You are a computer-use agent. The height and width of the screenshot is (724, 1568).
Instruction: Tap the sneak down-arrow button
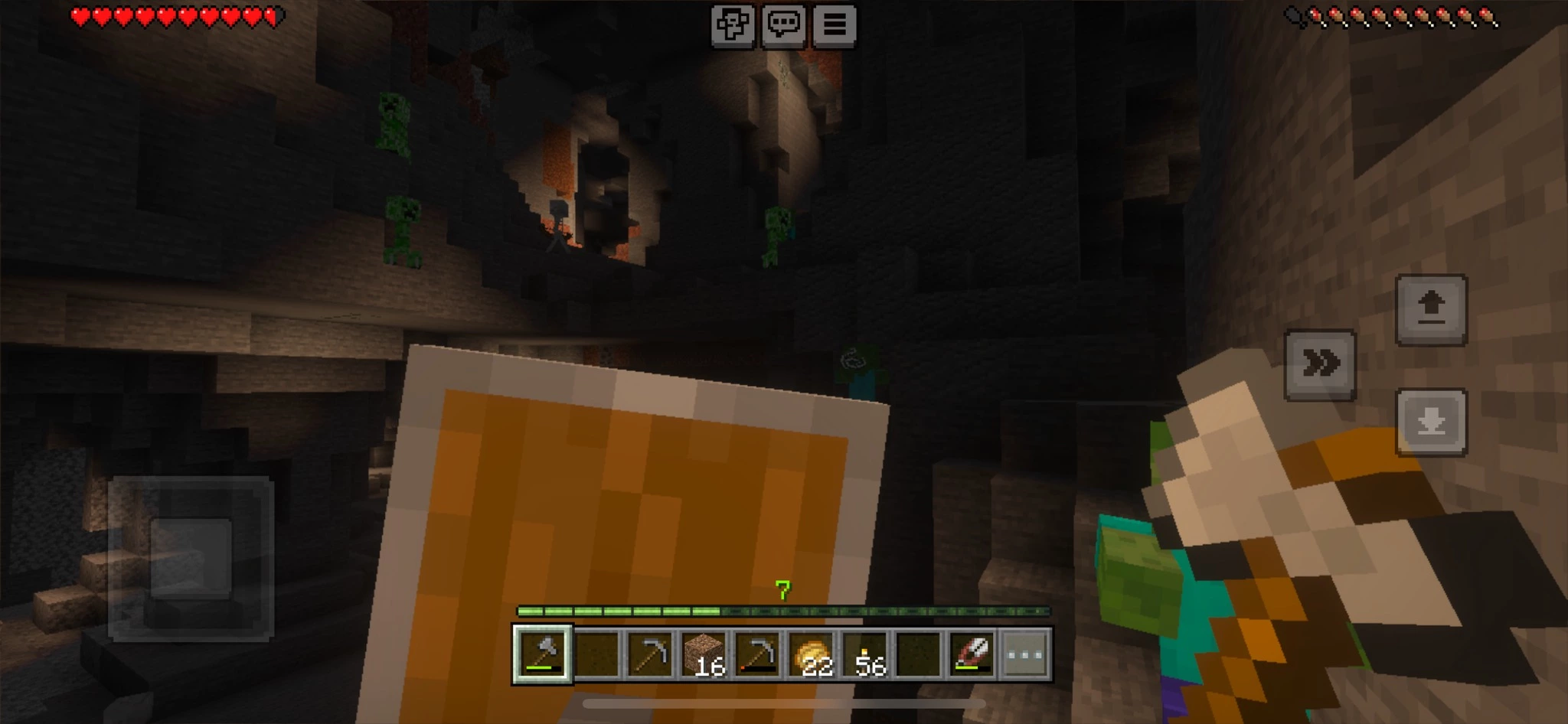[x=1431, y=422]
